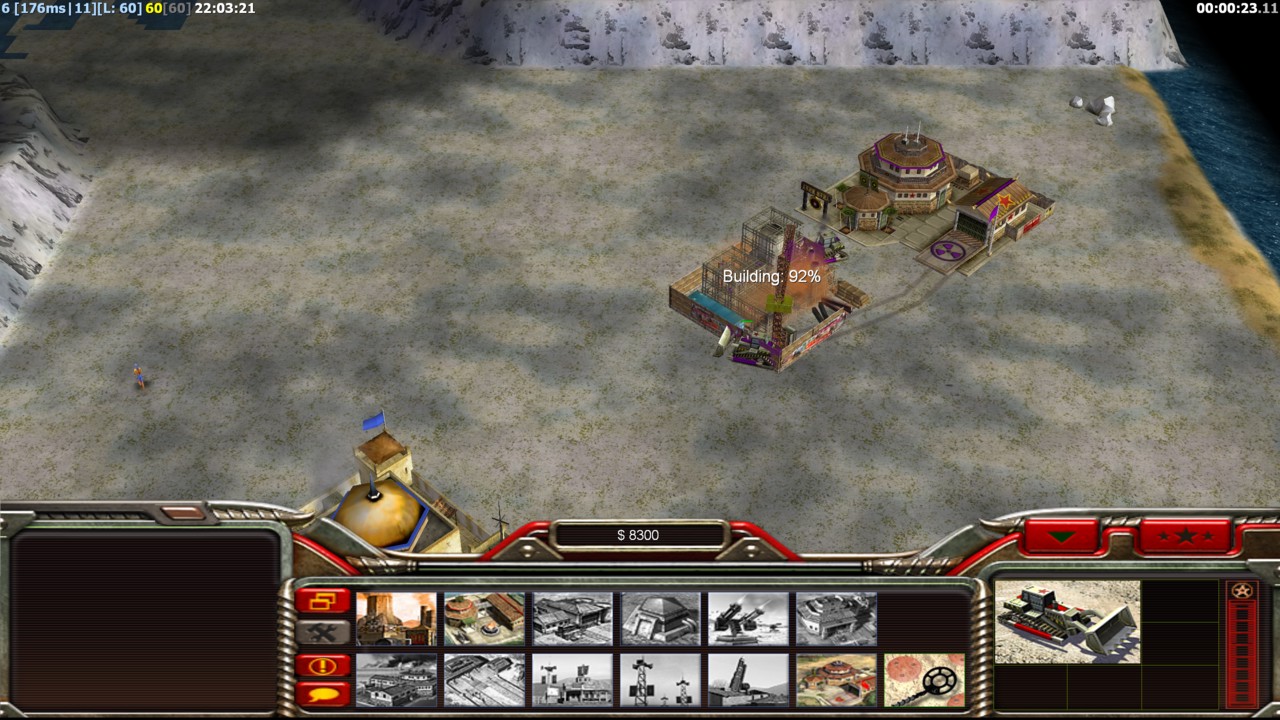Viewport: 1280px width, 720px height.
Task: Select the Nuclear Missile silo build icon
Action: [x=748, y=680]
